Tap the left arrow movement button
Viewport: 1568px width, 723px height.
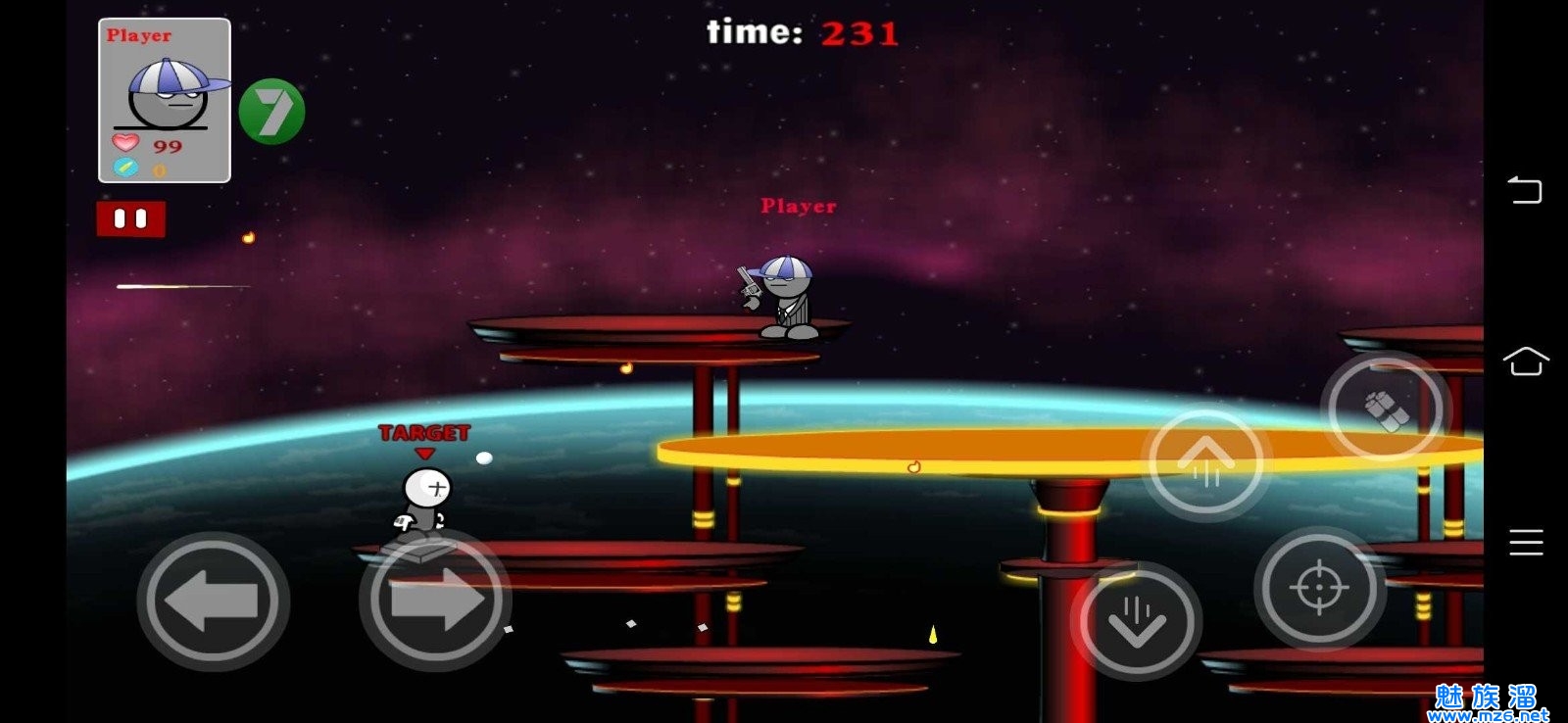213,600
